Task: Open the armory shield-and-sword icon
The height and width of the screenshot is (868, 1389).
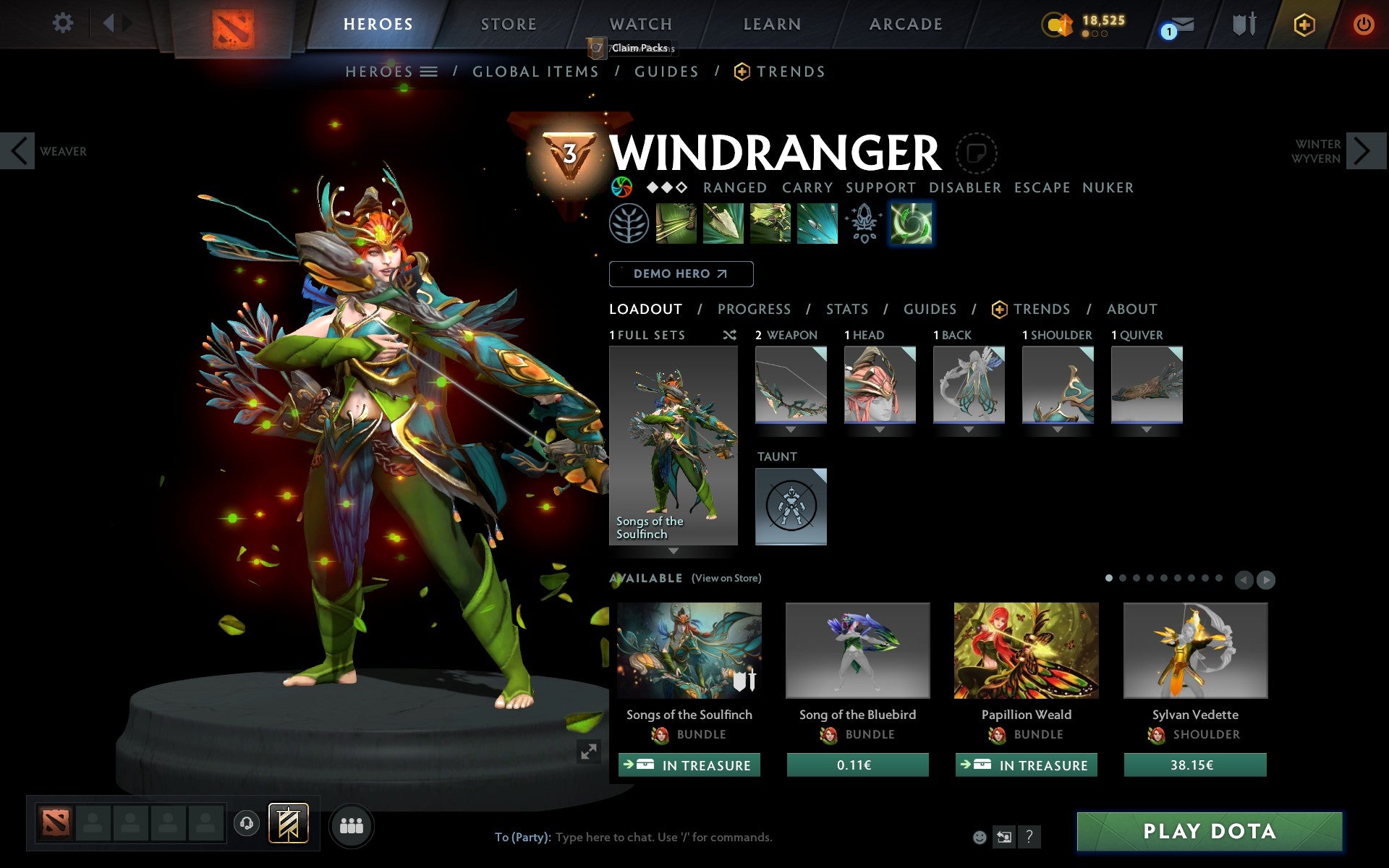Action: (1243, 24)
